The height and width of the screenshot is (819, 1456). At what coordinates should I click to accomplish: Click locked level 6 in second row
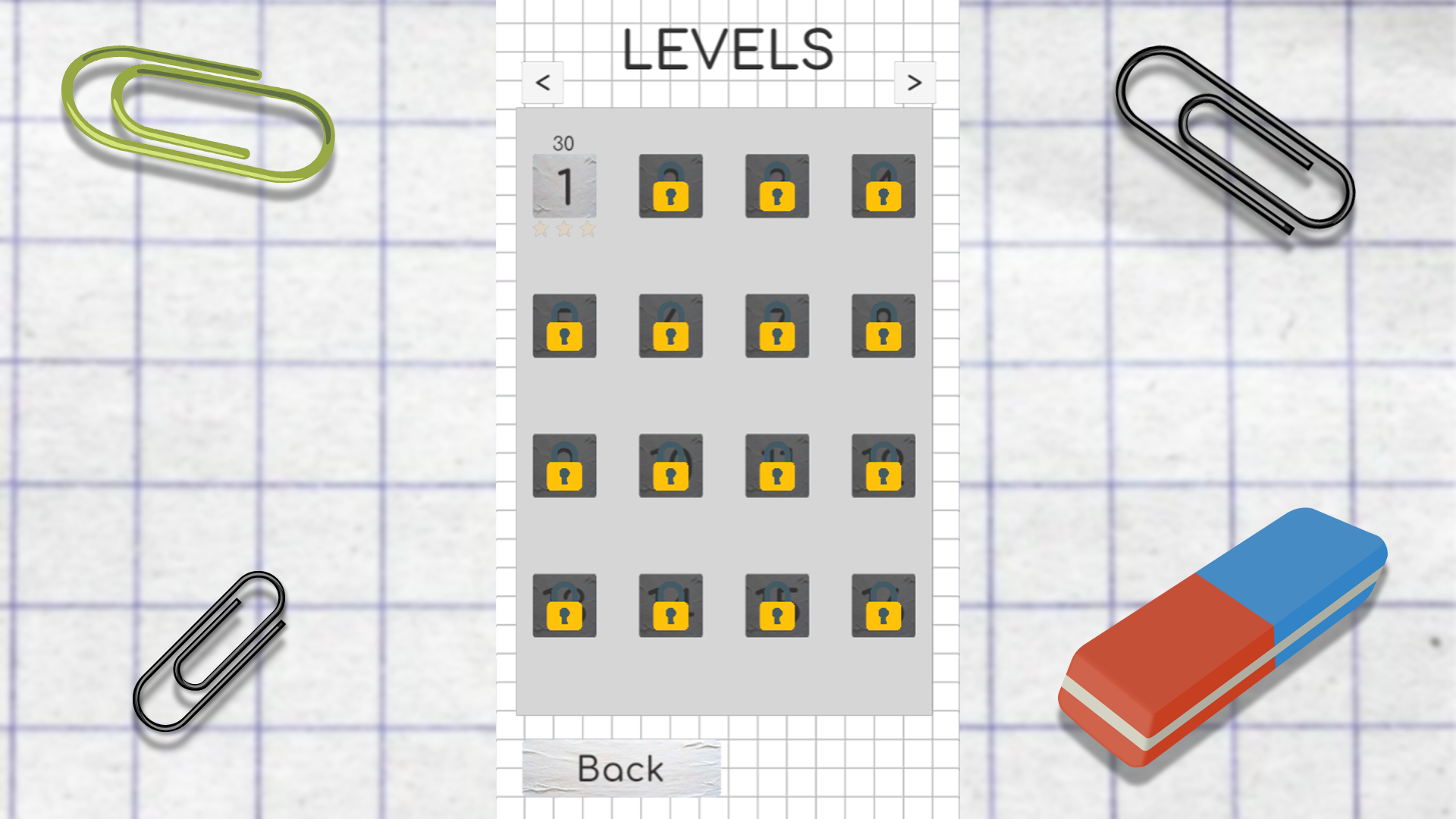click(x=670, y=326)
